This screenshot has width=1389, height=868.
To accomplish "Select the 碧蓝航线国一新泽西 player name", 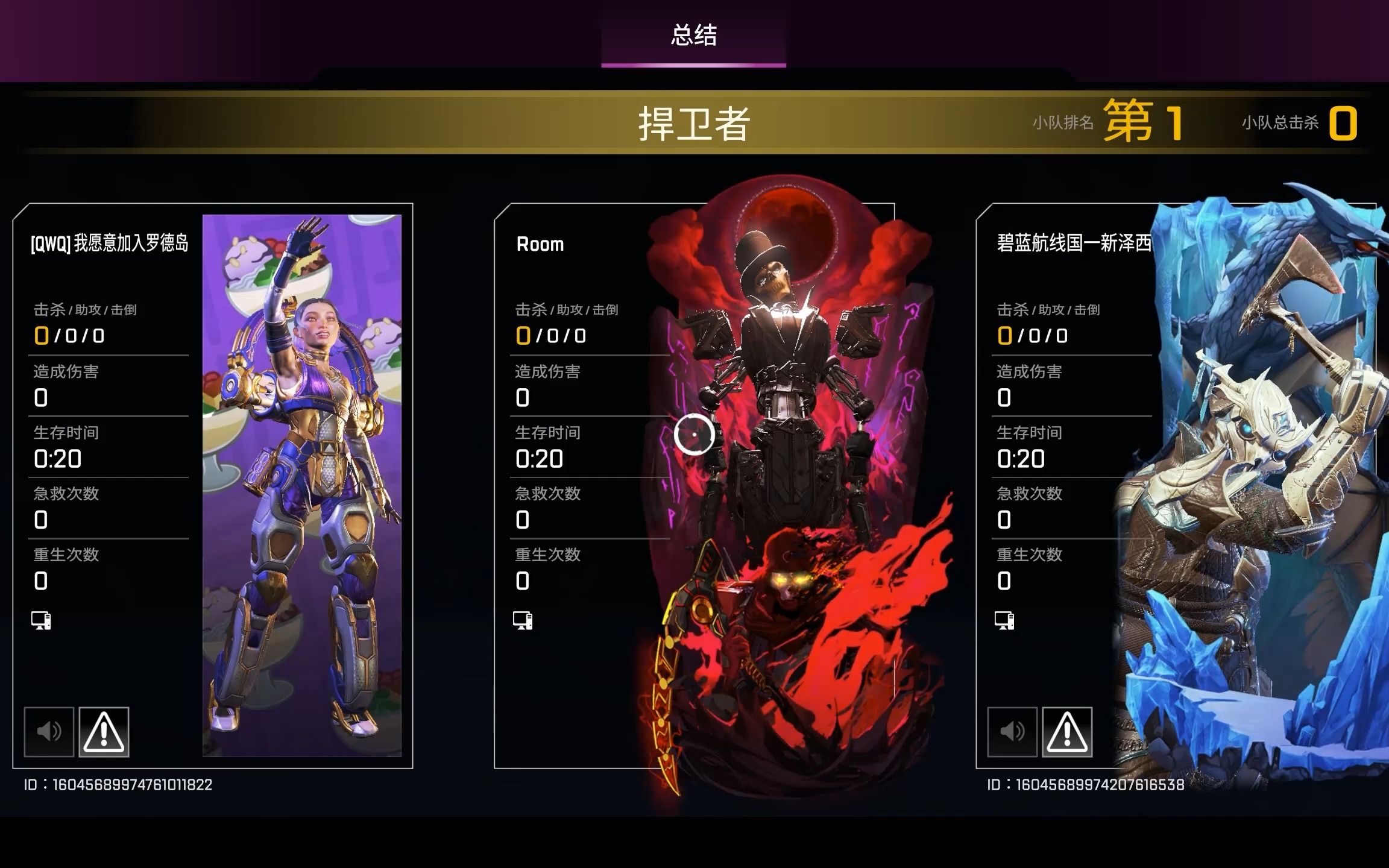I will [1074, 243].
